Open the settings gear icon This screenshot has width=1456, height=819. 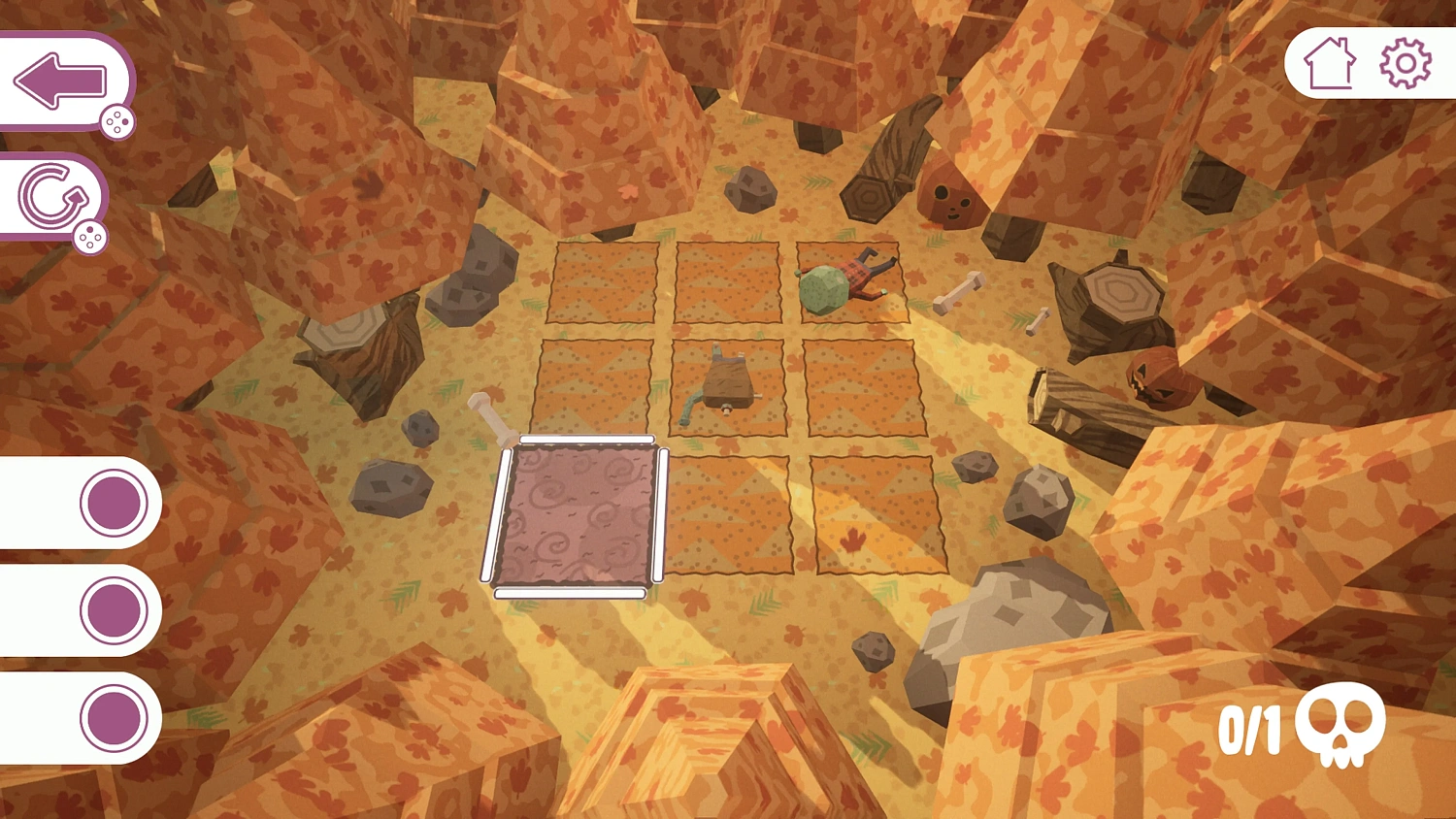[x=1402, y=61]
